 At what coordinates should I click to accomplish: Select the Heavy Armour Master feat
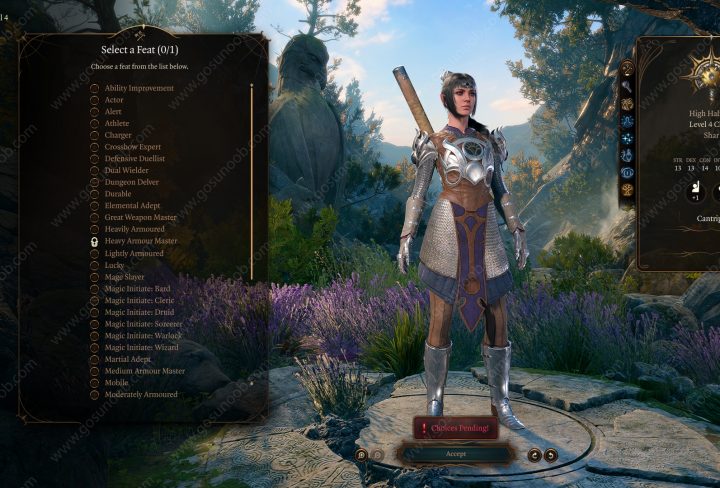point(140,241)
